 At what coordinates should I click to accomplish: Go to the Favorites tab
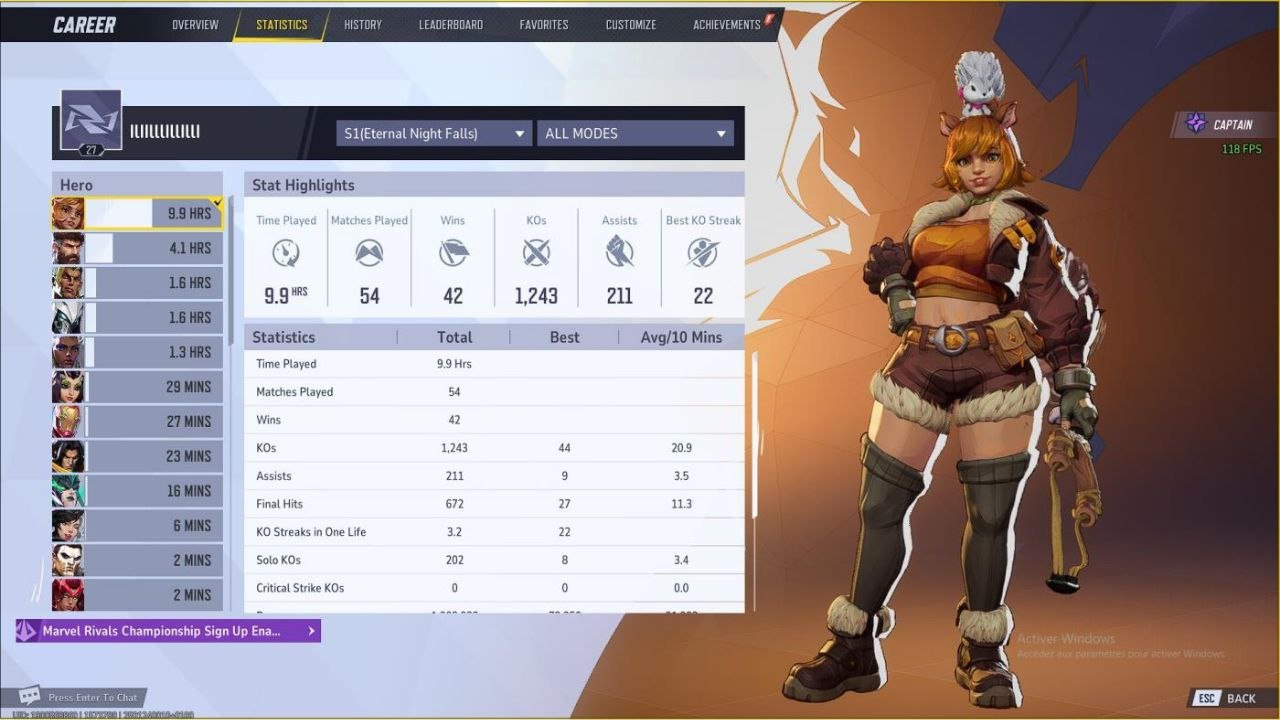(x=544, y=25)
